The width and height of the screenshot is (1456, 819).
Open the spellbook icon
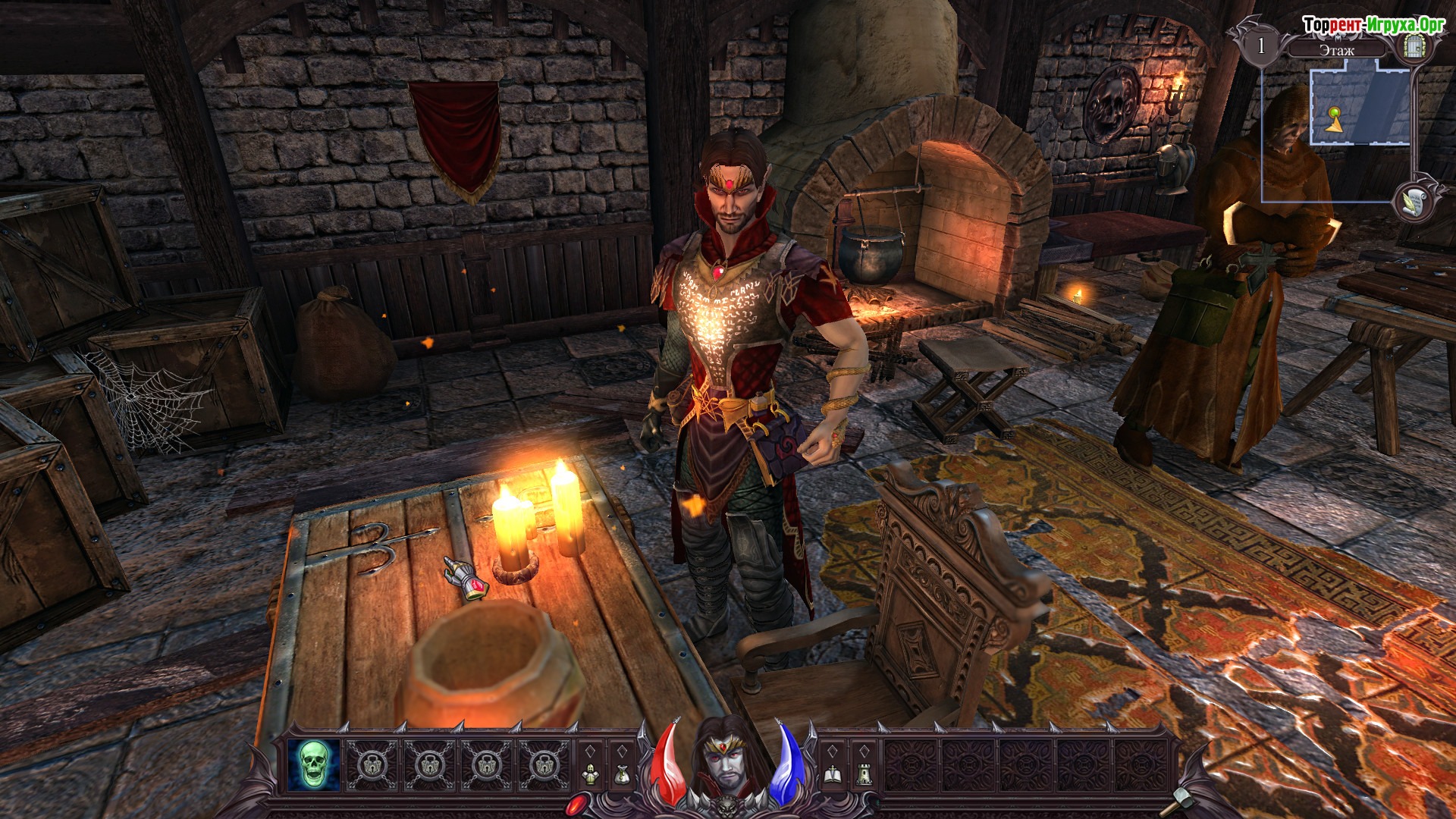tap(832, 774)
